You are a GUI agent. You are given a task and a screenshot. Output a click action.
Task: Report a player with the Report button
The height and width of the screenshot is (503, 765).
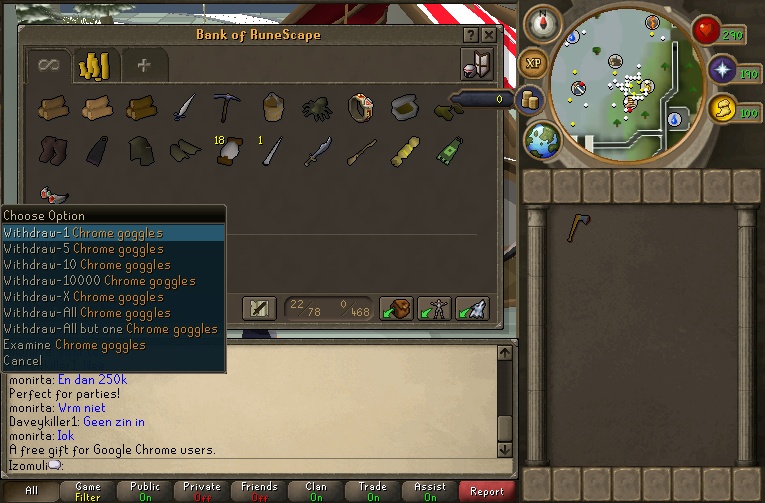(487, 491)
